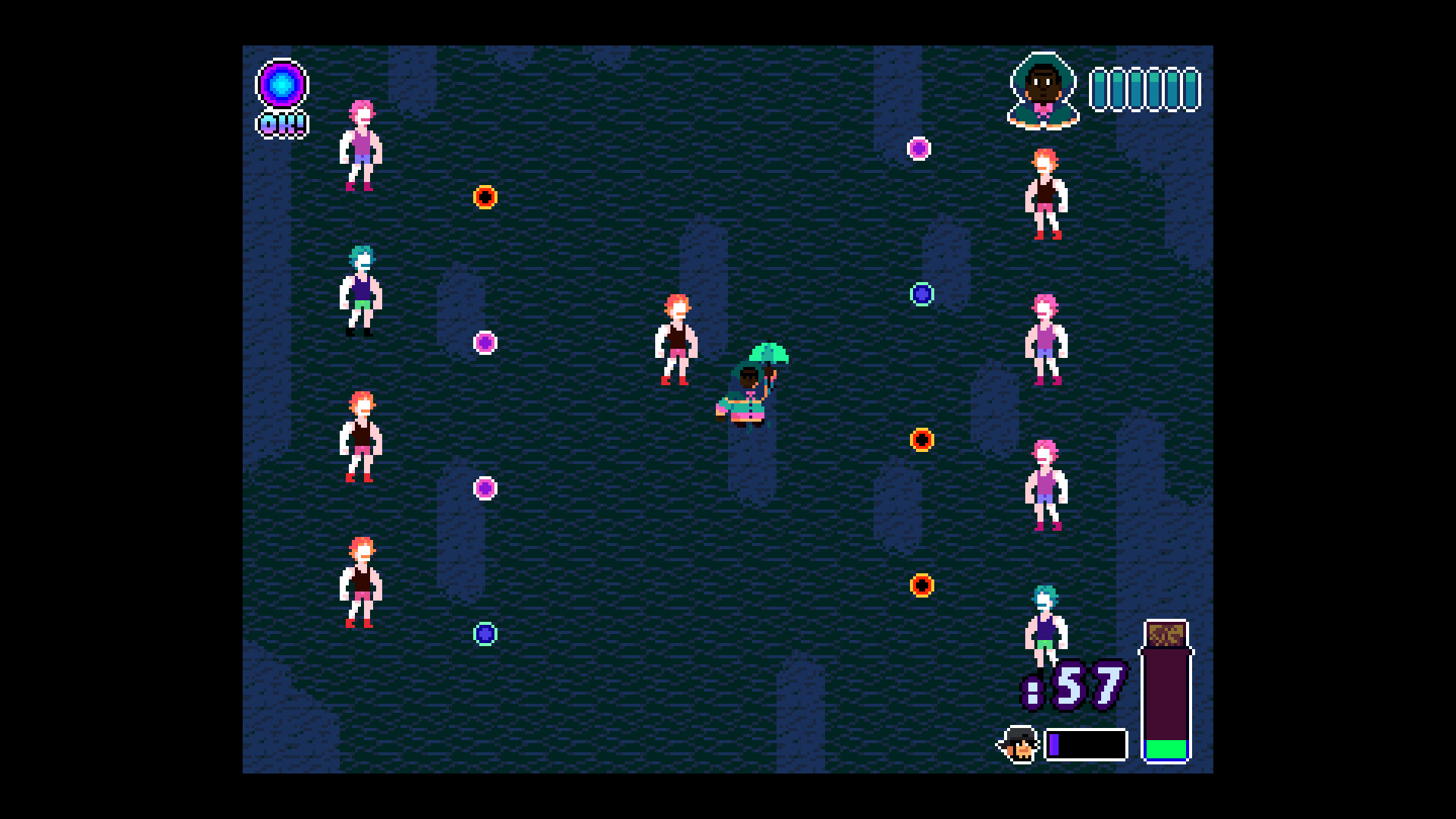Click the orange orb near the pink-haired right dancer
This screenshot has width=1456, height=819.
922,438
